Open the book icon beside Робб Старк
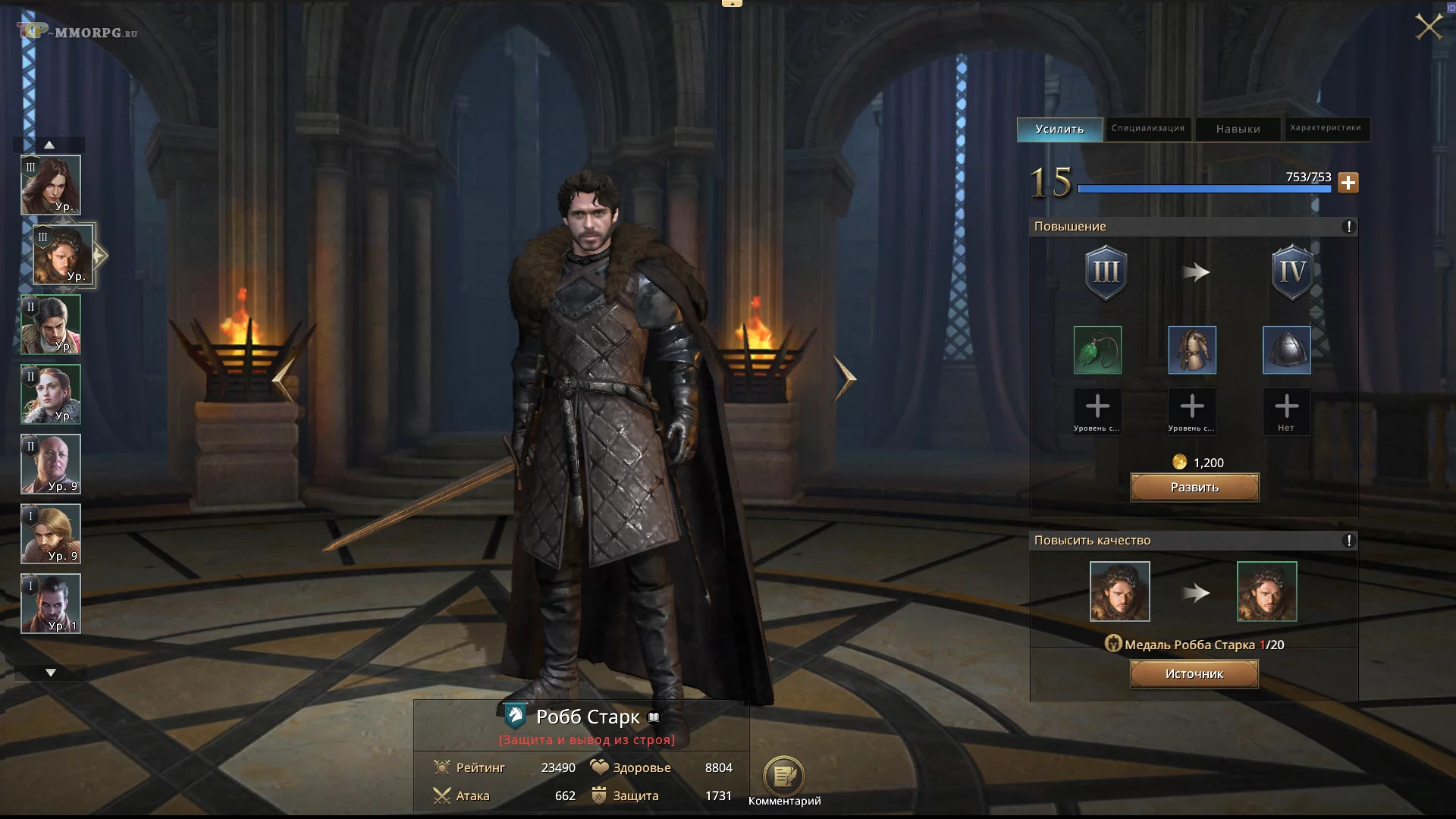The image size is (1456, 819). coord(654,717)
